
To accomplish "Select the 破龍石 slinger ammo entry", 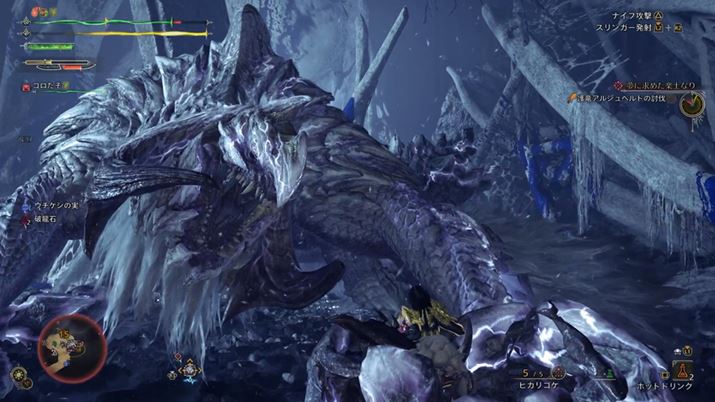I will [x=45, y=217].
